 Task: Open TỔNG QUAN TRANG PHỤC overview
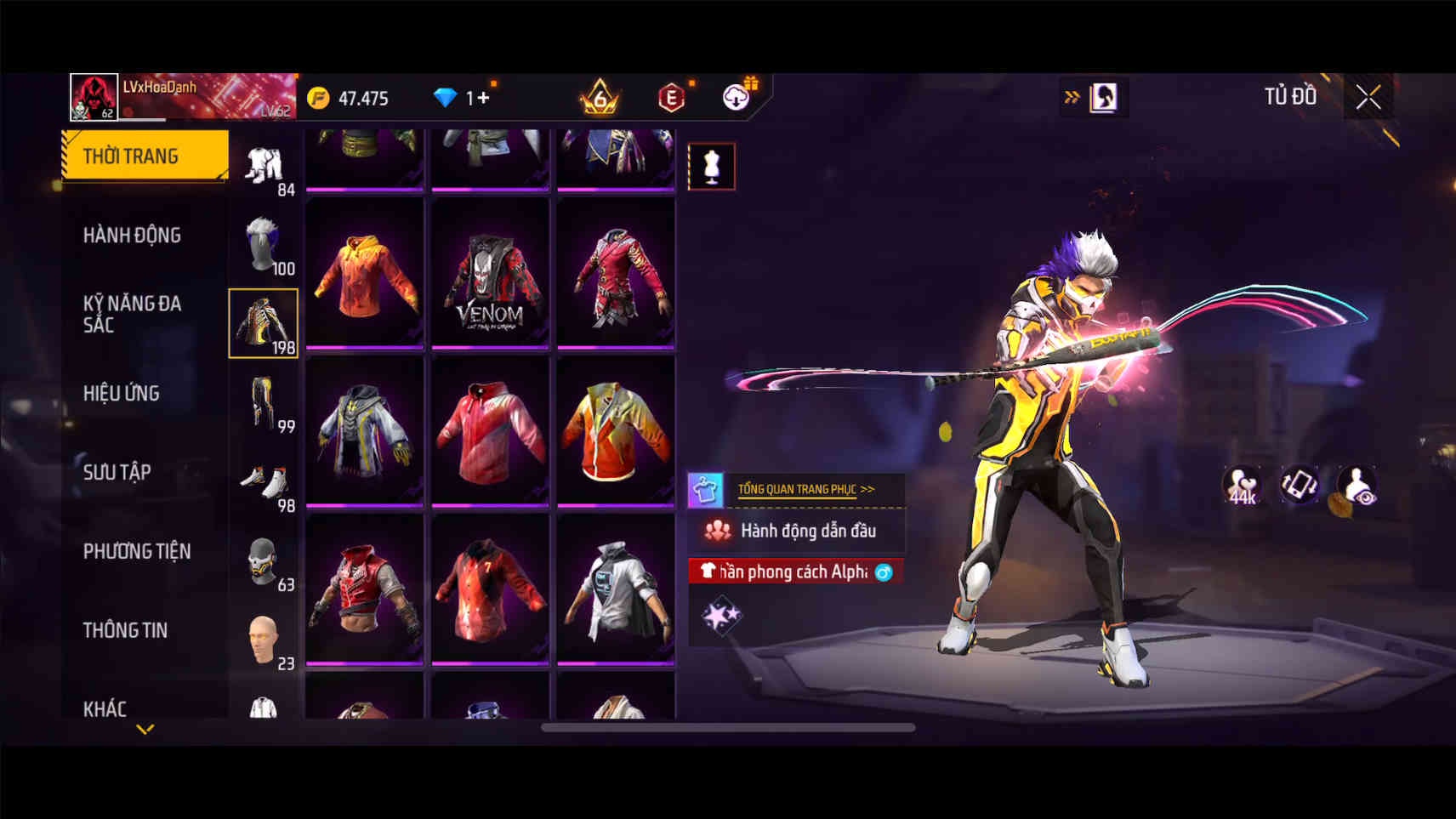coord(805,489)
